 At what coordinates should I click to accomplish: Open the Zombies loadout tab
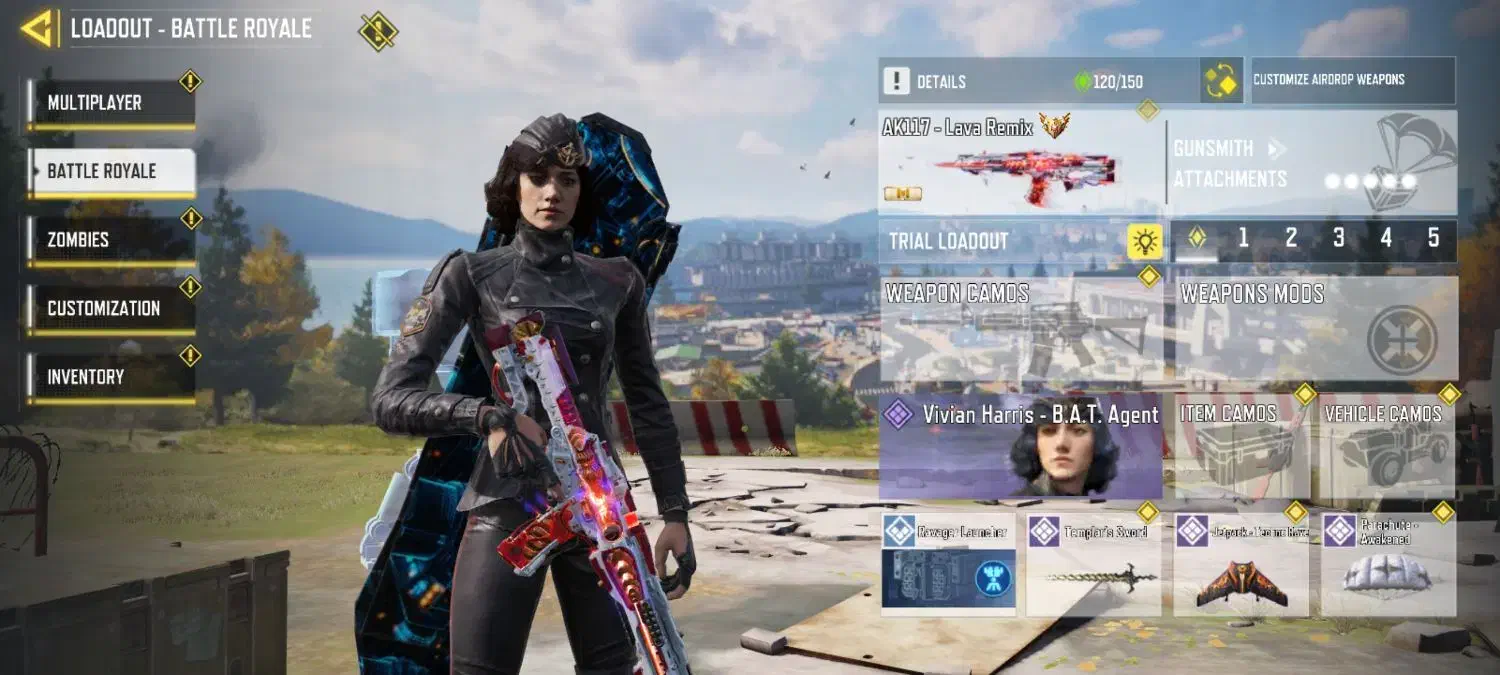110,240
